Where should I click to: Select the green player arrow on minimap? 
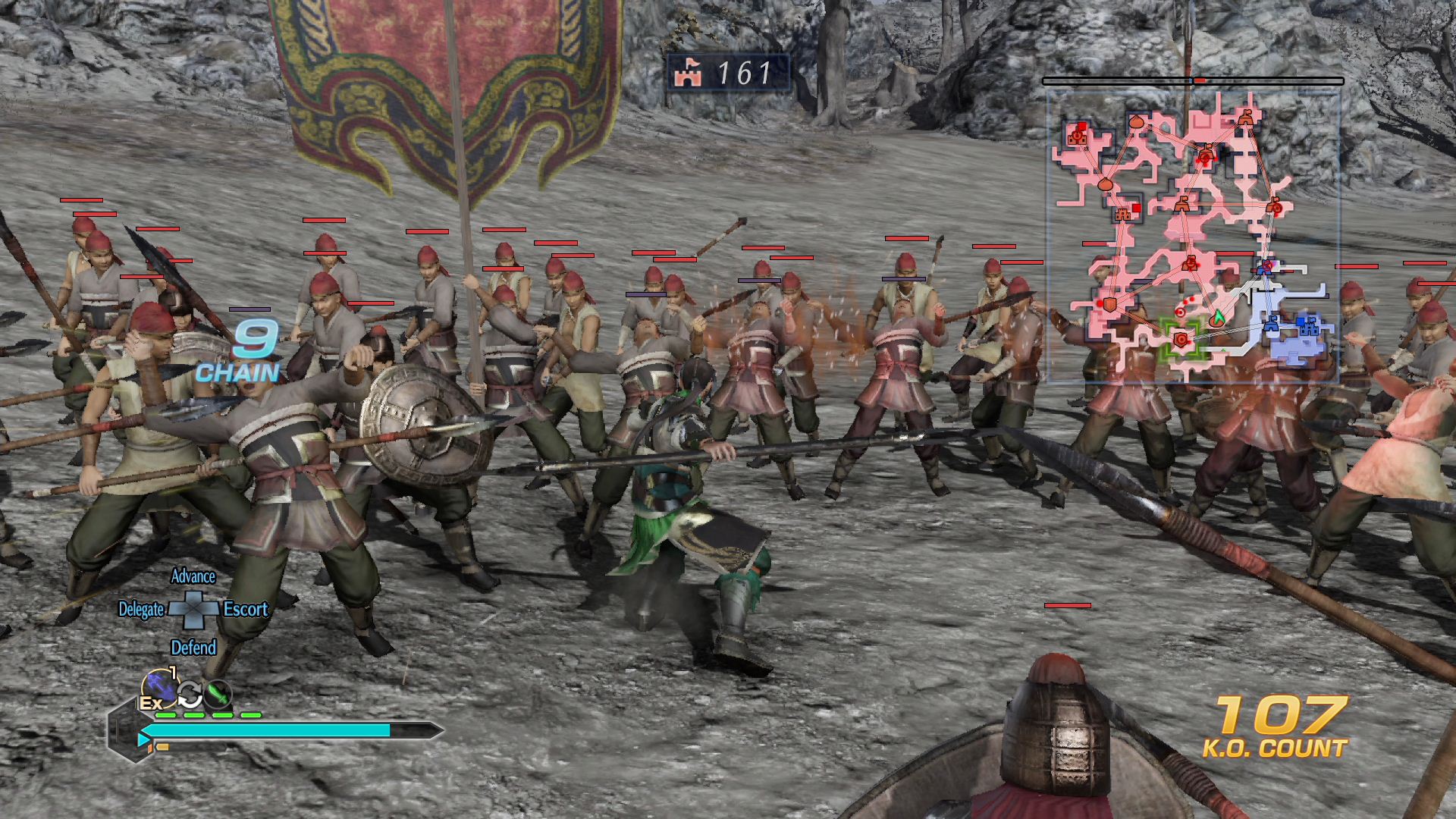[1218, 317]
